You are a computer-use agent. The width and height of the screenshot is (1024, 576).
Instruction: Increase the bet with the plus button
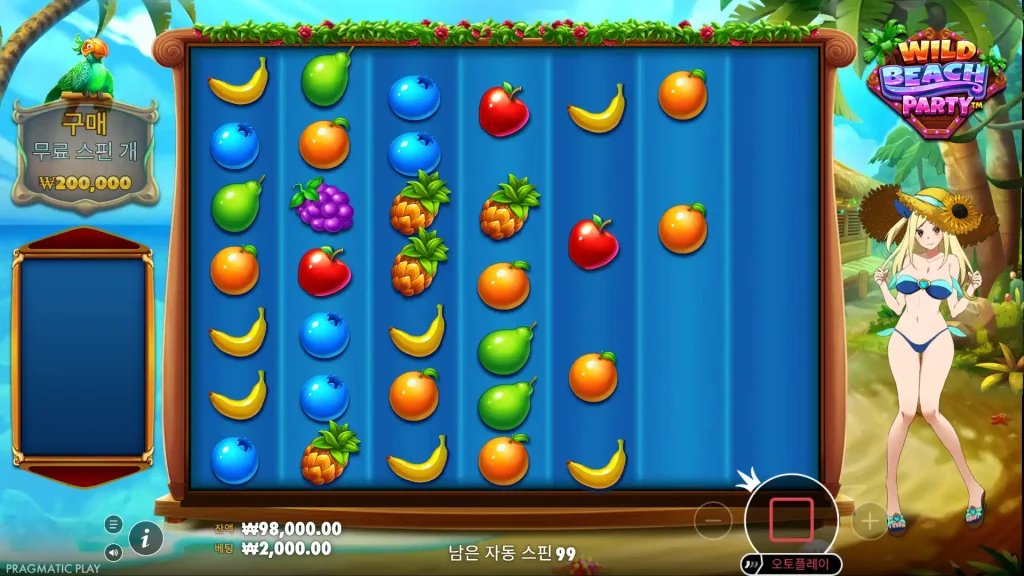[869, 520]
